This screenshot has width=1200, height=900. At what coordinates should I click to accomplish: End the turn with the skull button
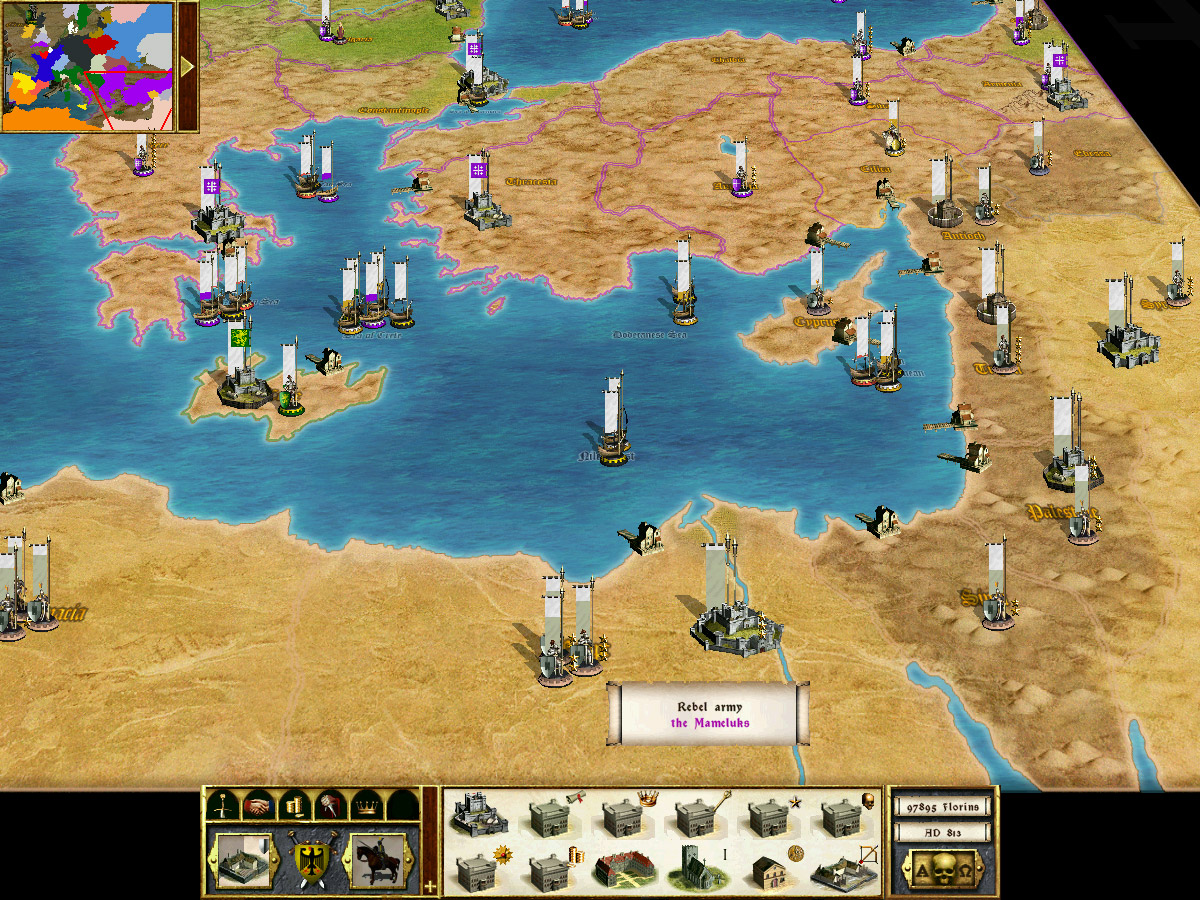coord(942,867)
